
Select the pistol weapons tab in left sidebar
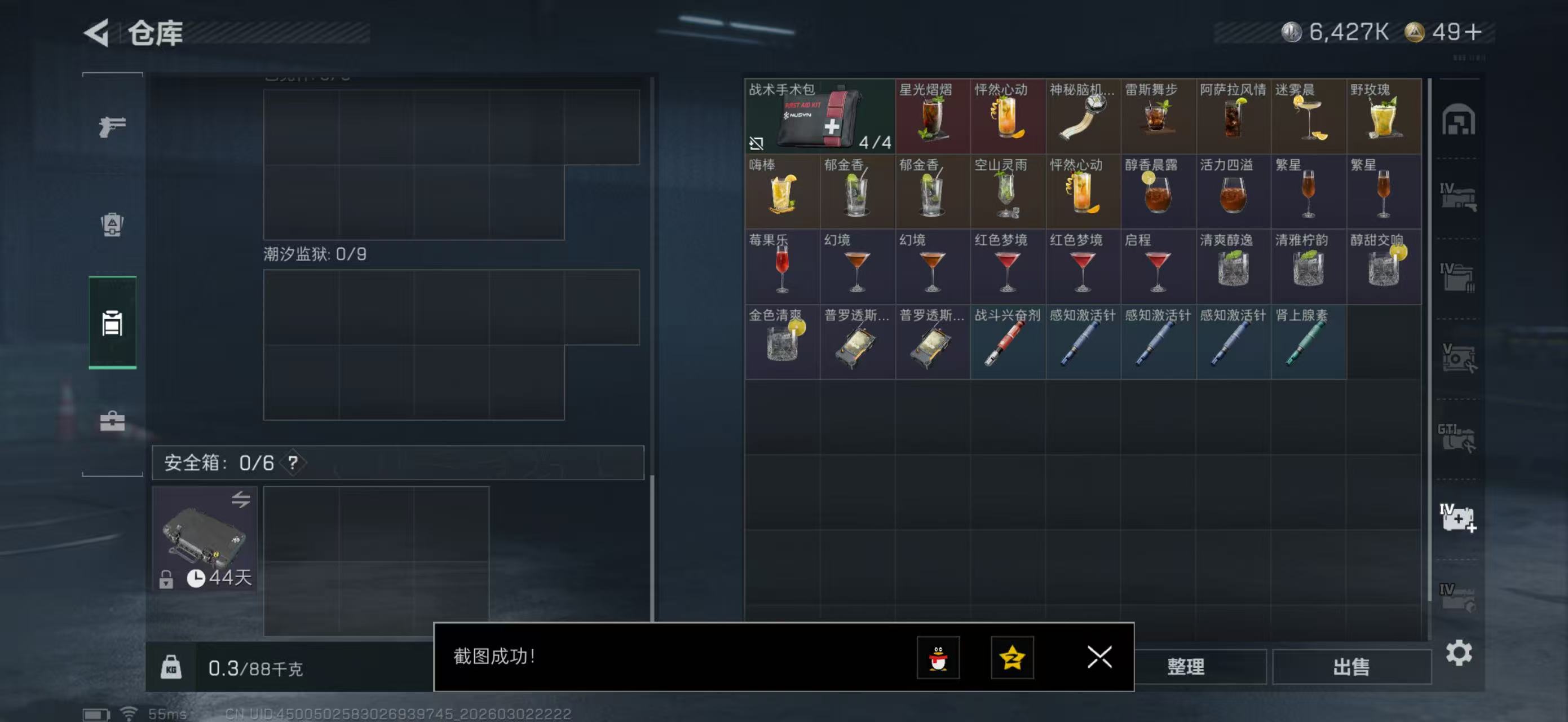point(112,126)
